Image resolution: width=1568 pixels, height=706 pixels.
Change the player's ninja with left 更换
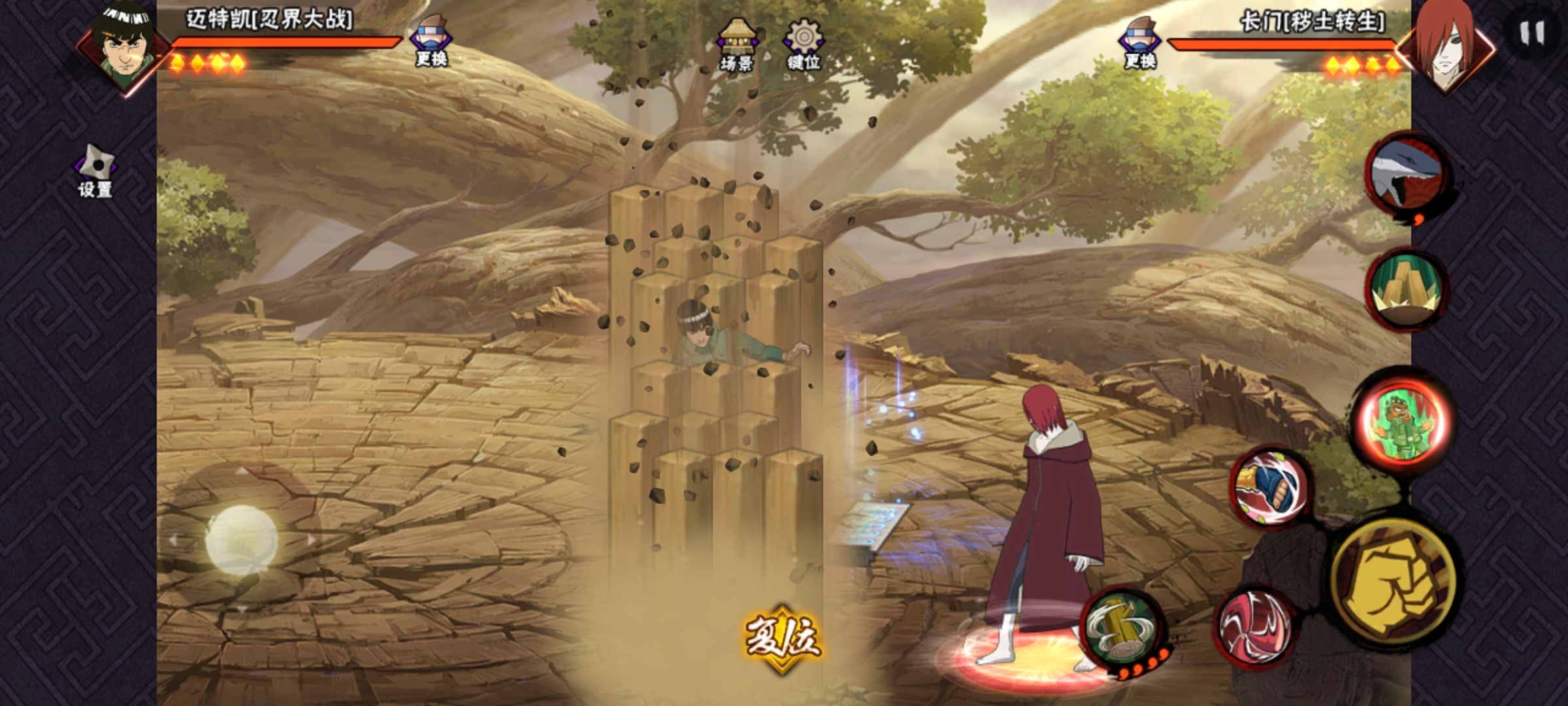431,41
